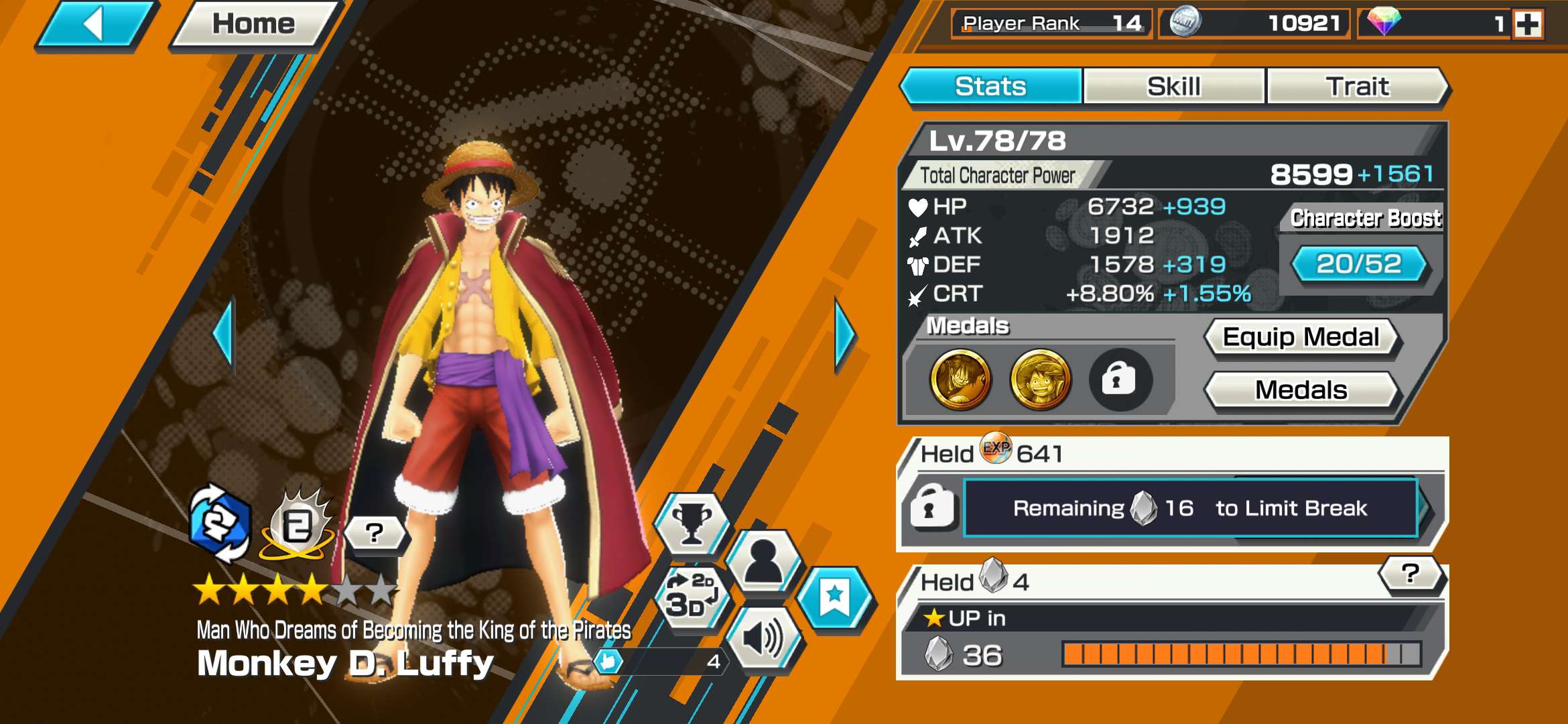
Task: Open the Character Boost 20/52 button
Action: [1359, 264]
